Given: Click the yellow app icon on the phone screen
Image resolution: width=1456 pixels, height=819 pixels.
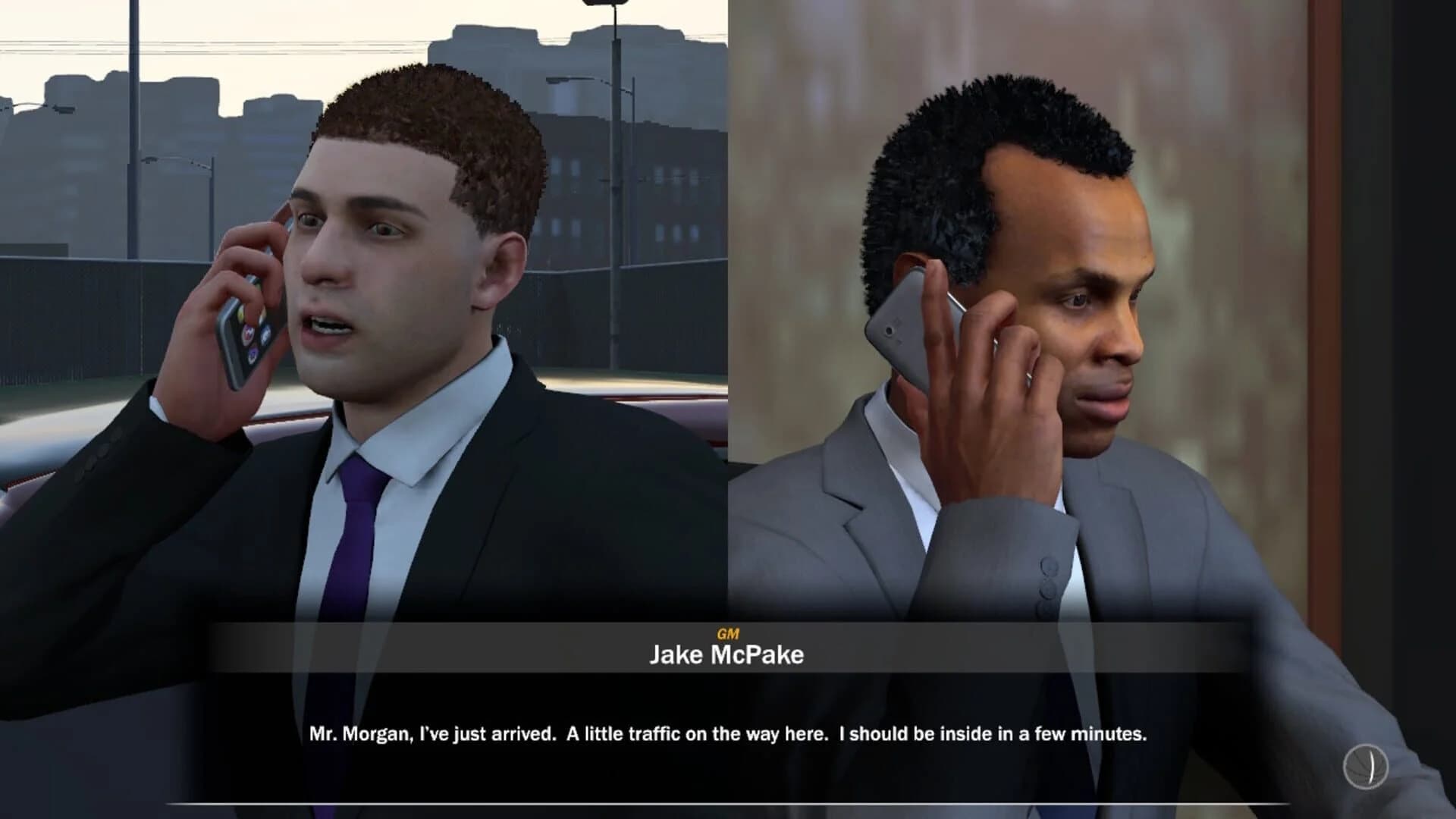Looking at the screenshot, I should pyautogui.click(x=241, y=314).
